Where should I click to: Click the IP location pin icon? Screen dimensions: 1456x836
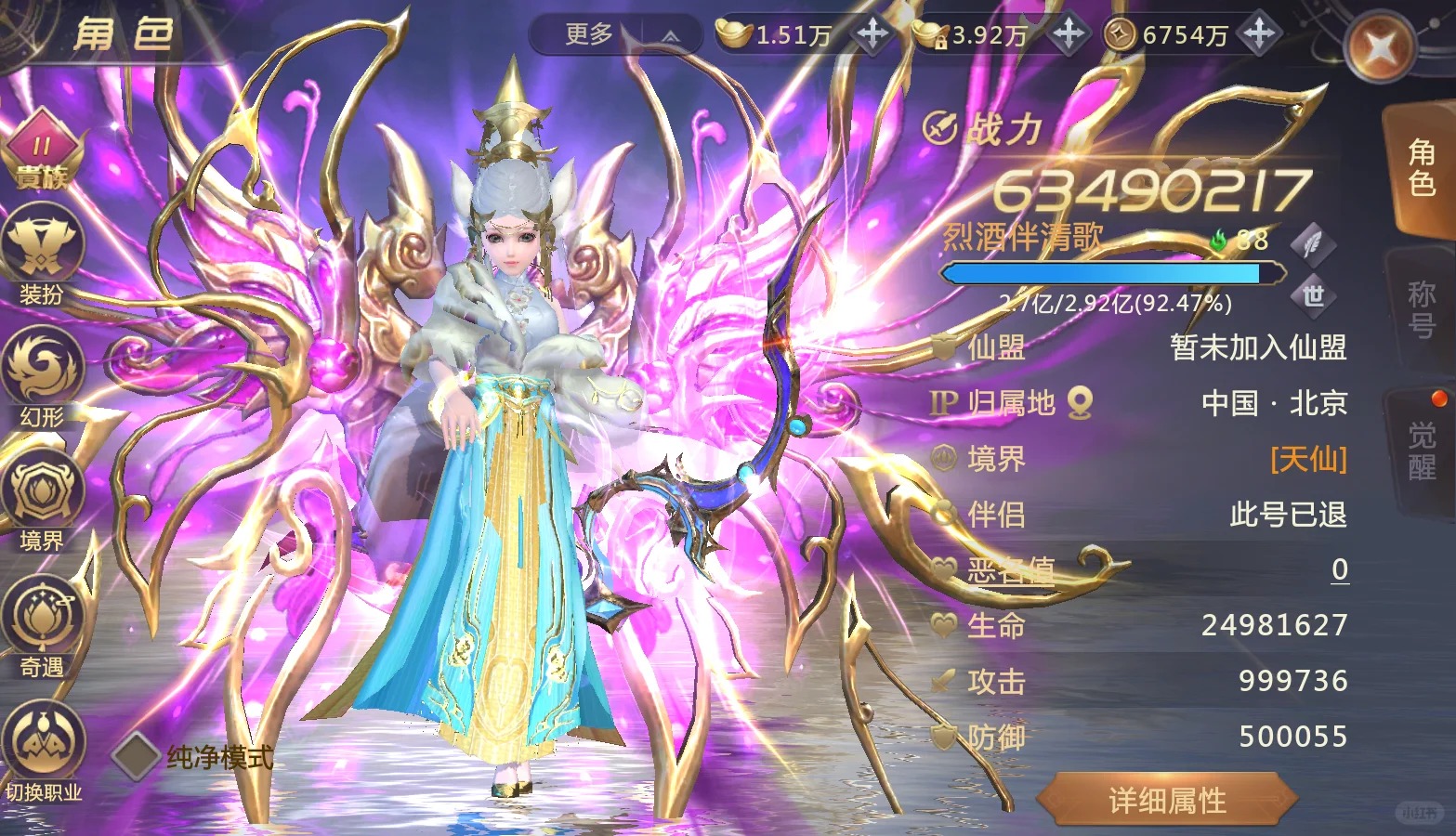pyautogui.click(x=1080, y=403)
